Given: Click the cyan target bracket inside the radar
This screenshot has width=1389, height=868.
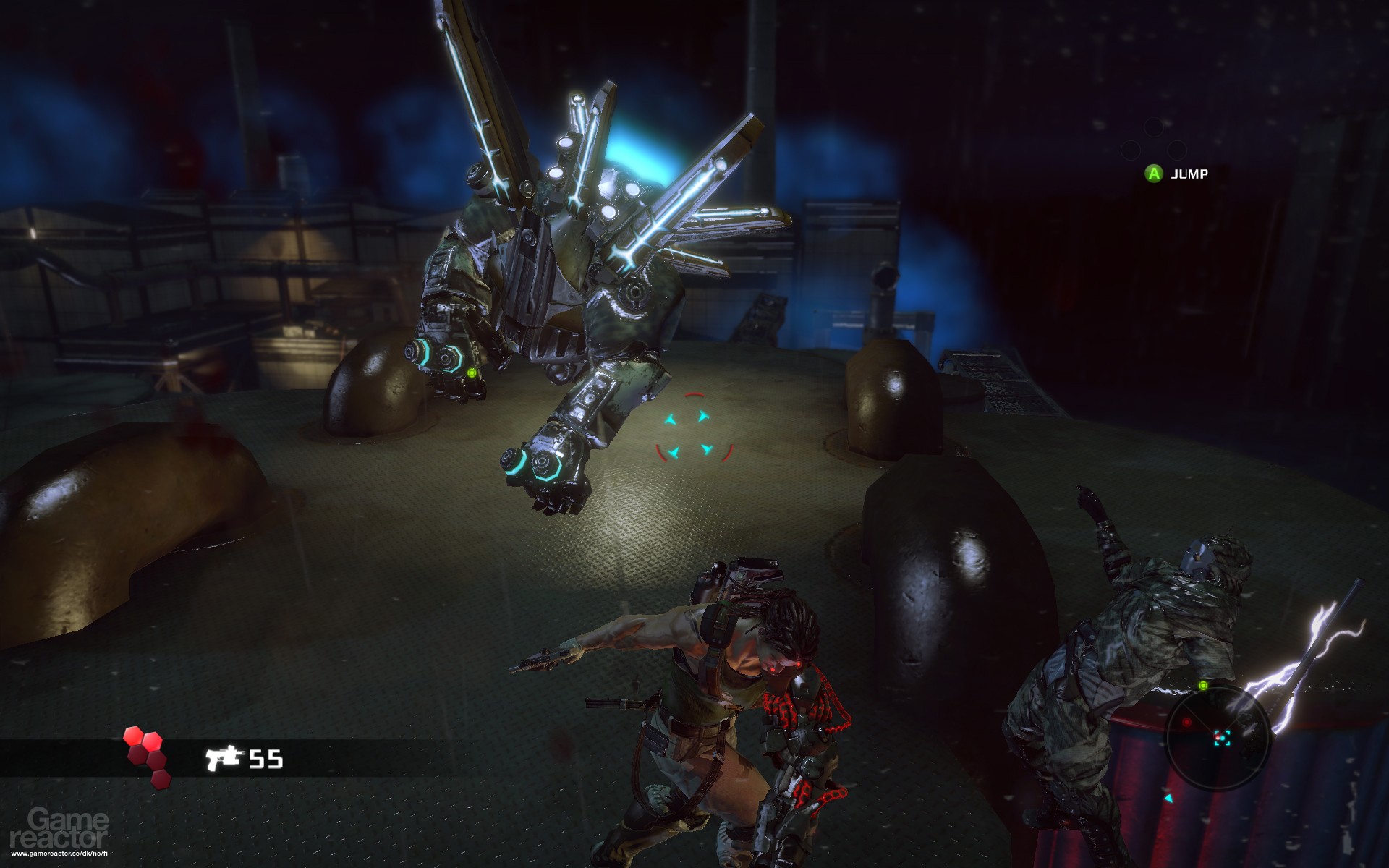Looking at the screenshot, I should tap(1223, 738).
